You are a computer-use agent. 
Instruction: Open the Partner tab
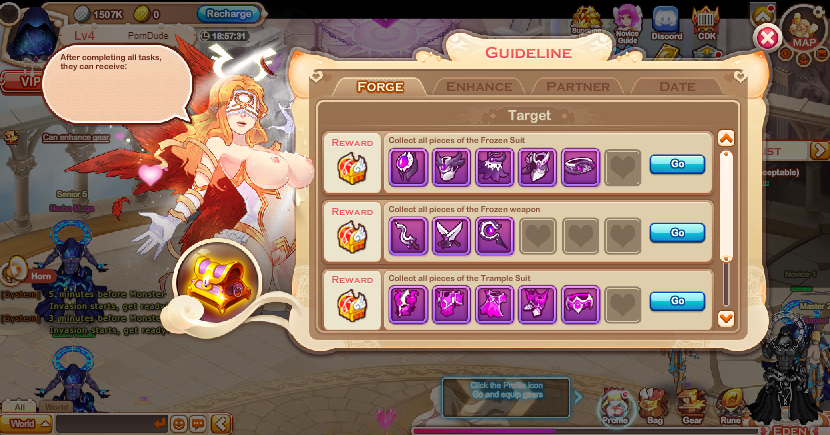tap(578, 87)
